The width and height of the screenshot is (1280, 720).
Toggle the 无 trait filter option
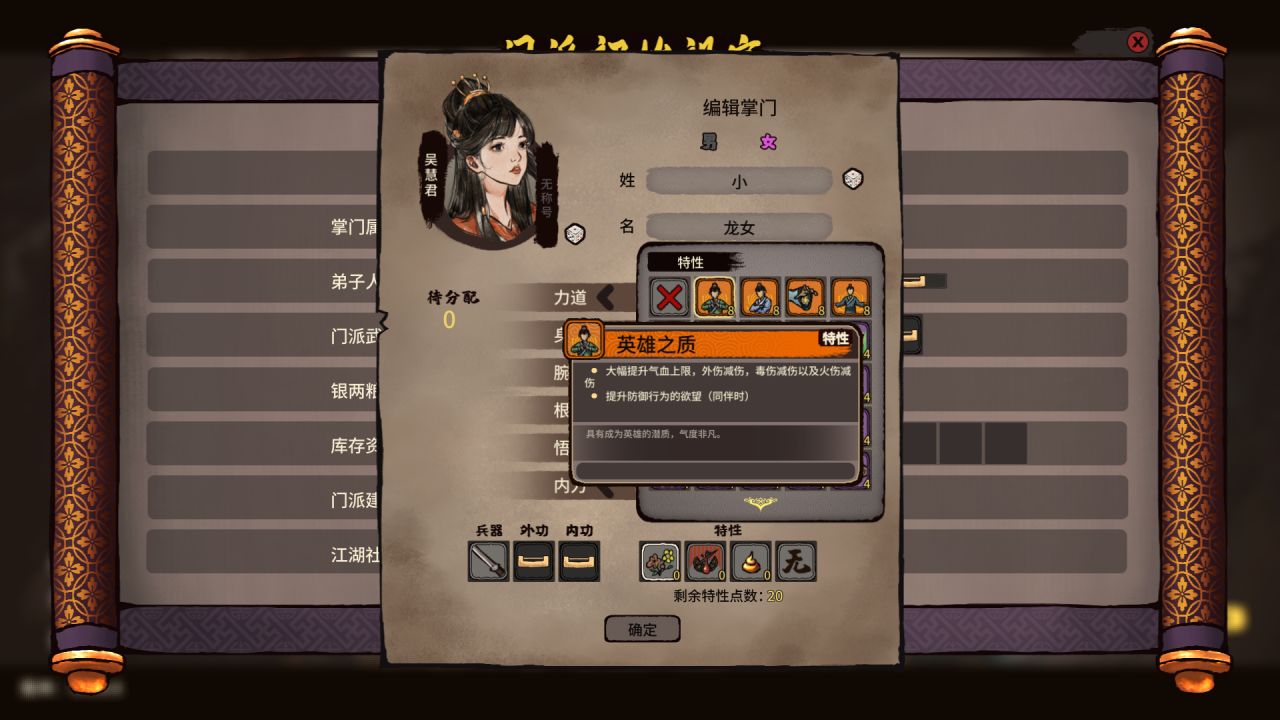[x=797, y=561]
